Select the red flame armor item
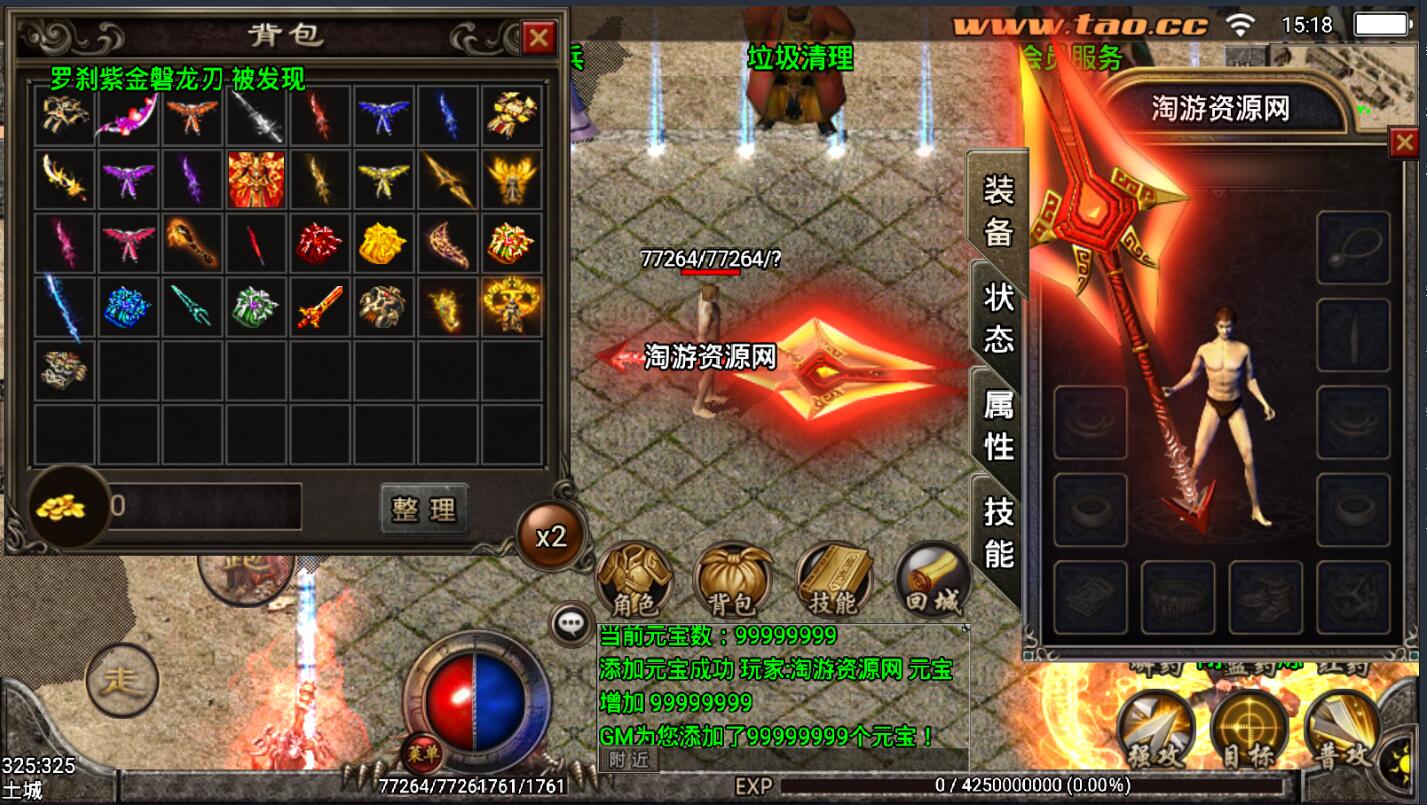 click(256, 180)
